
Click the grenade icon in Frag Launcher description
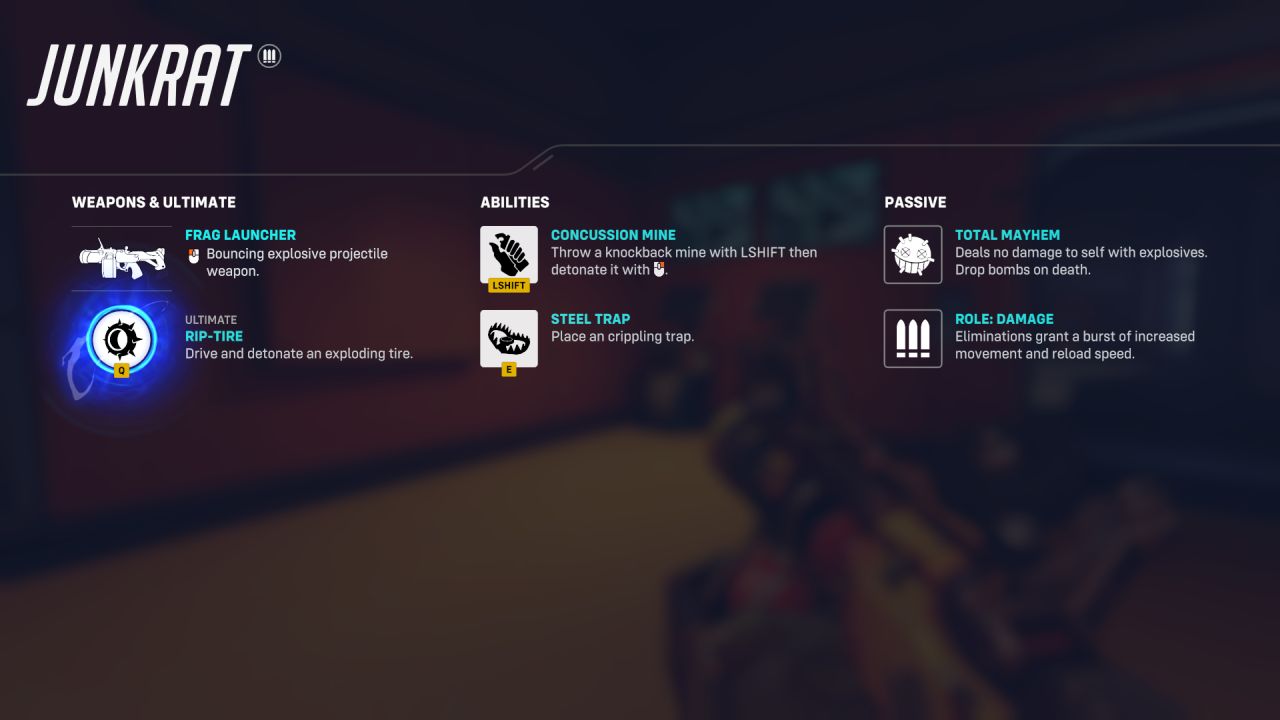tap(191, 254)
